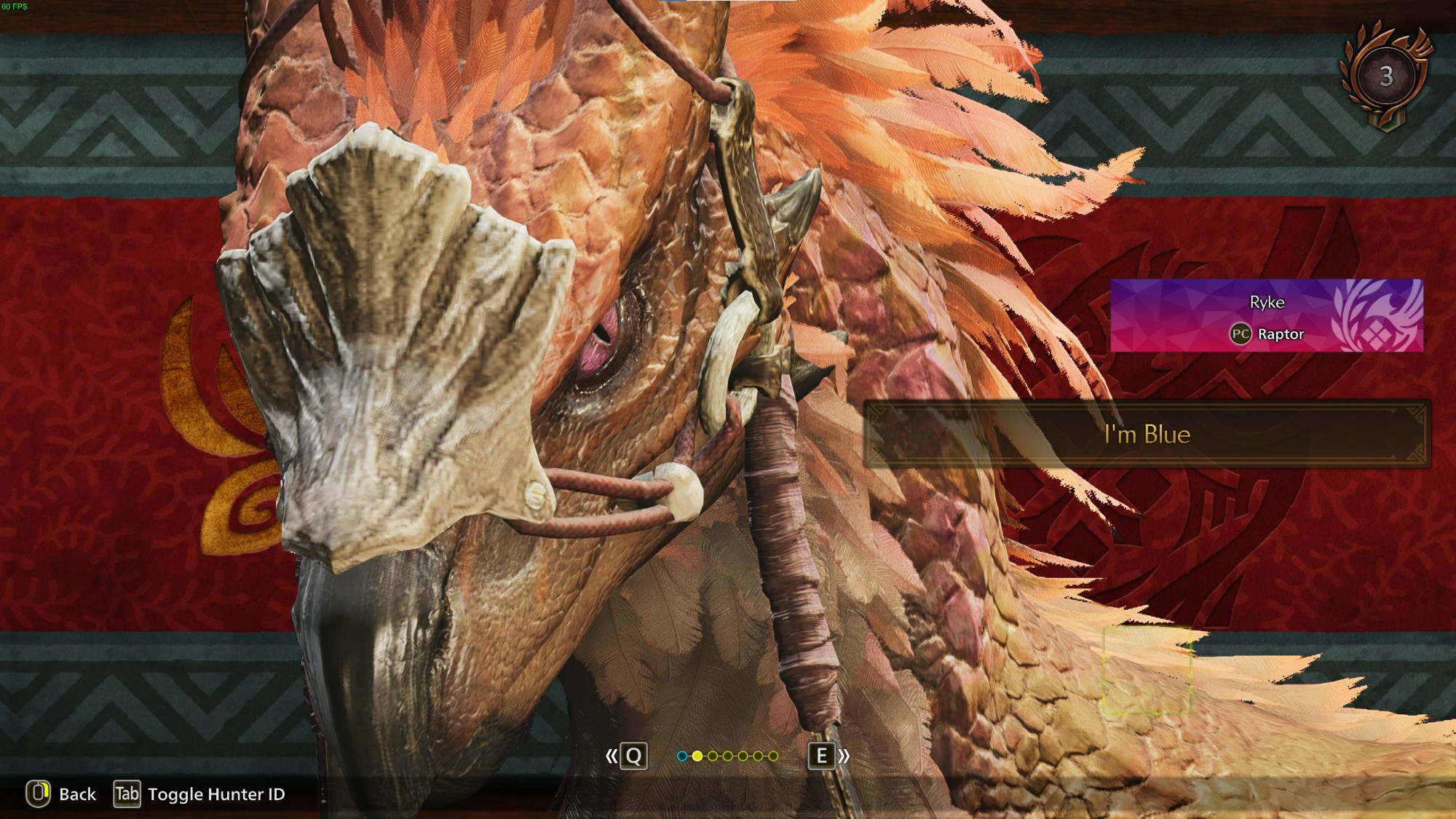
Task: Click the Hunter Rank 3 badge
Action: click(x=1385, y=76)
